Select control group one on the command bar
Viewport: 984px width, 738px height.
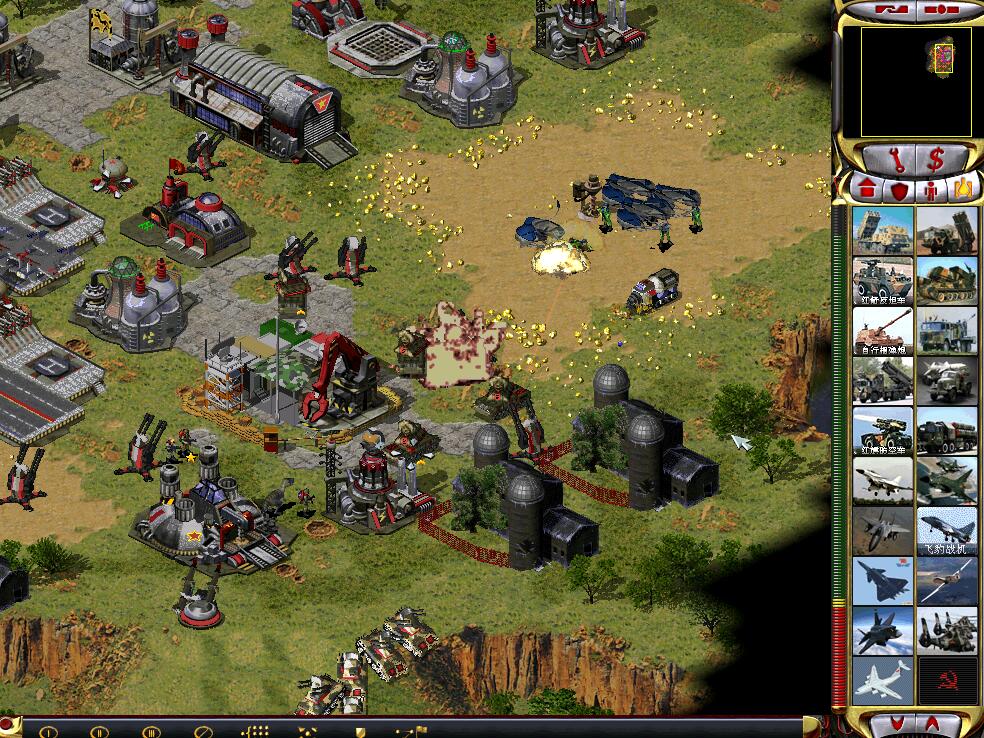click(48, 730)
